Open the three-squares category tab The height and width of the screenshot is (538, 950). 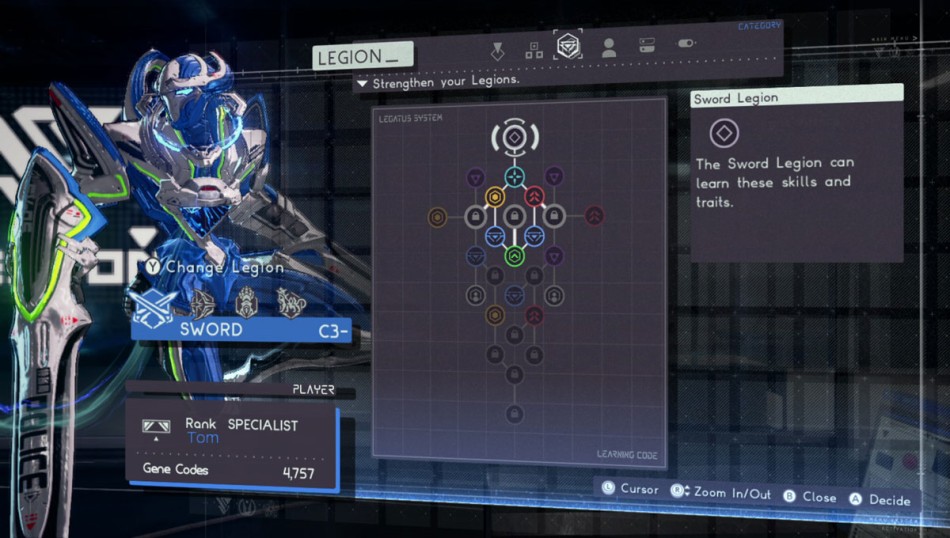coord(534,48)
